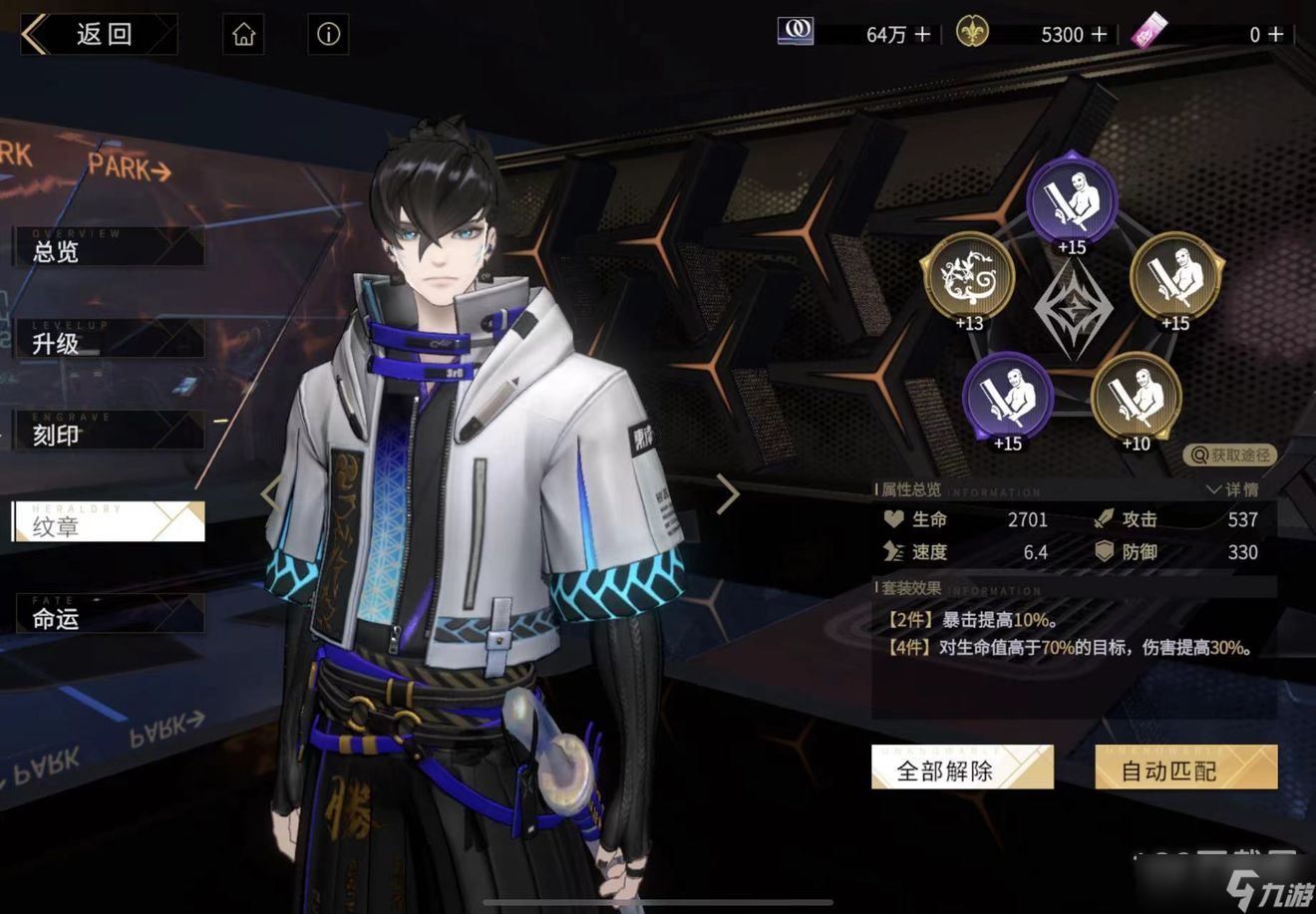The image size is (1316, 914).
Task: Open the central diamond heraldry emblem
Action: 1072,309
